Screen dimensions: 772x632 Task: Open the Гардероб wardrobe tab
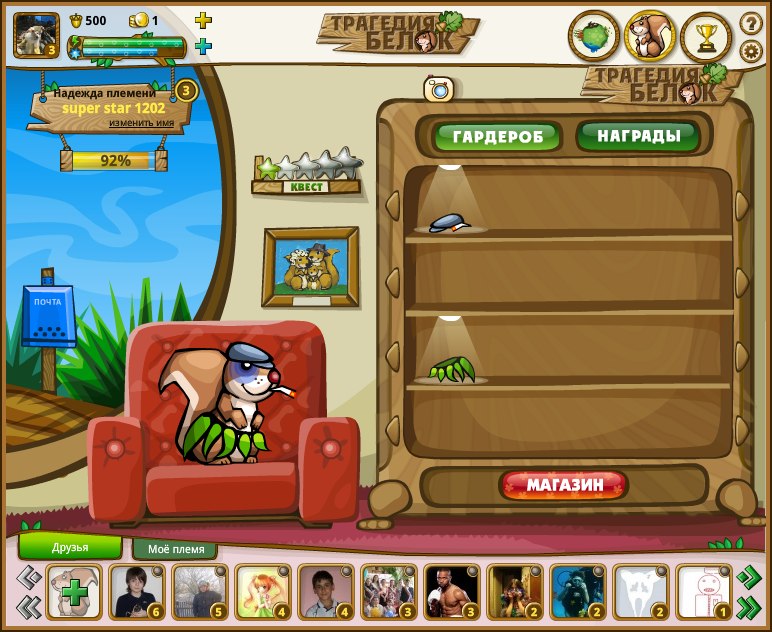497,136
